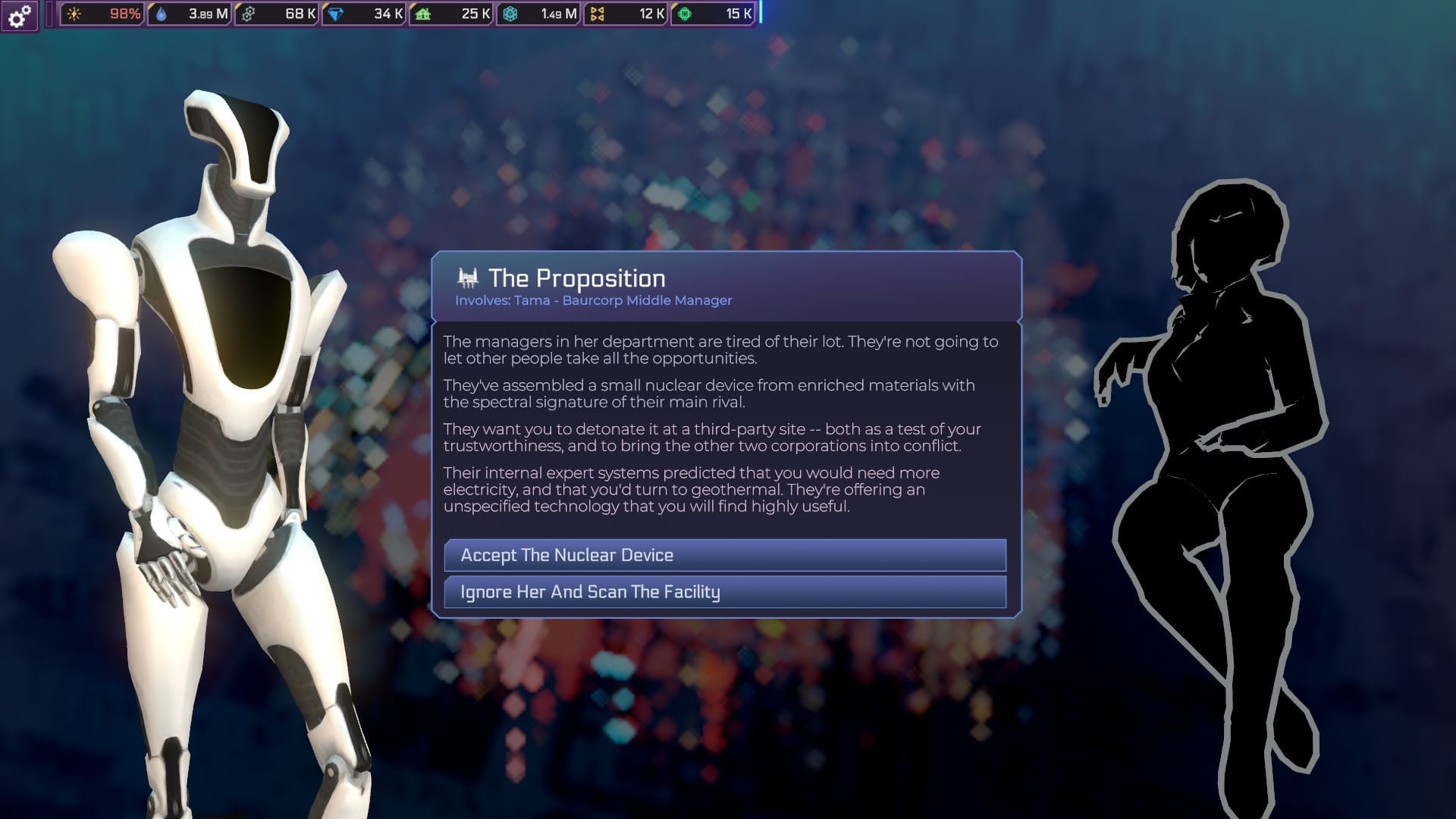Open the settings gear menu
Viewport: 1456px width, 819px height.
tap(19, 16)
